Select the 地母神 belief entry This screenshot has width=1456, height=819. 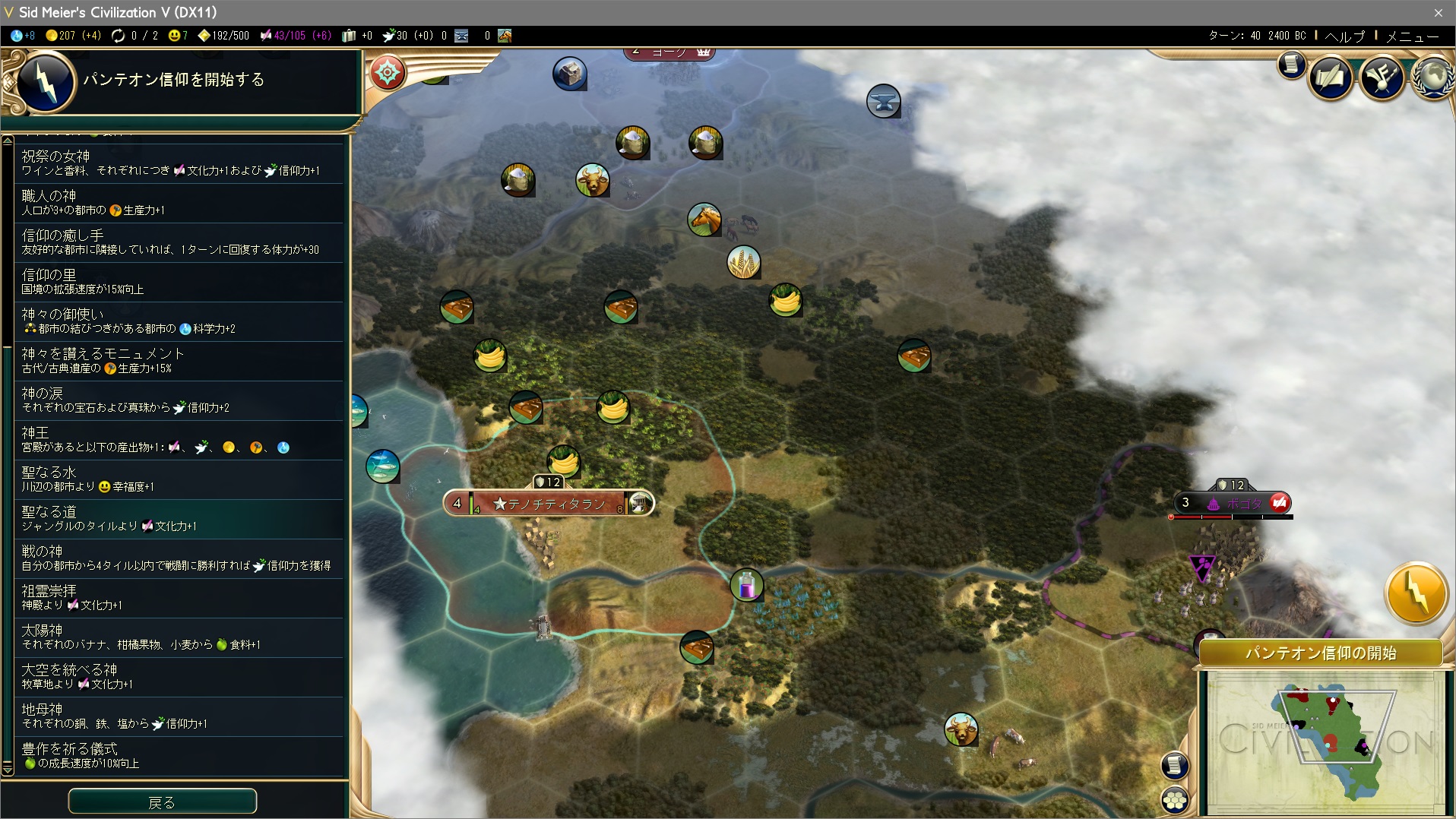pyautogui.click(x=181, y=716)
